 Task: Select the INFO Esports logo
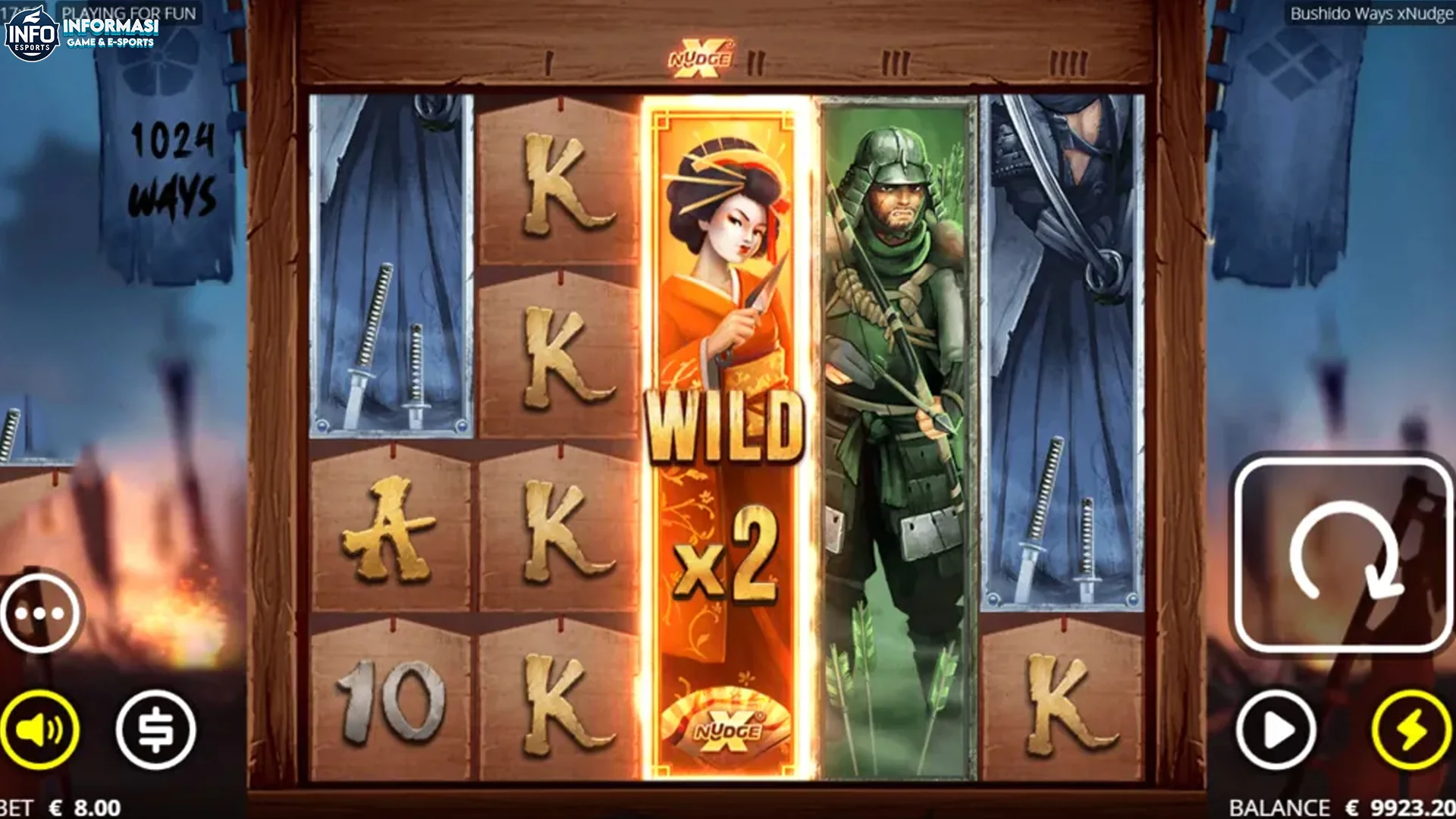pyautogui.click(x=34, y=34)
